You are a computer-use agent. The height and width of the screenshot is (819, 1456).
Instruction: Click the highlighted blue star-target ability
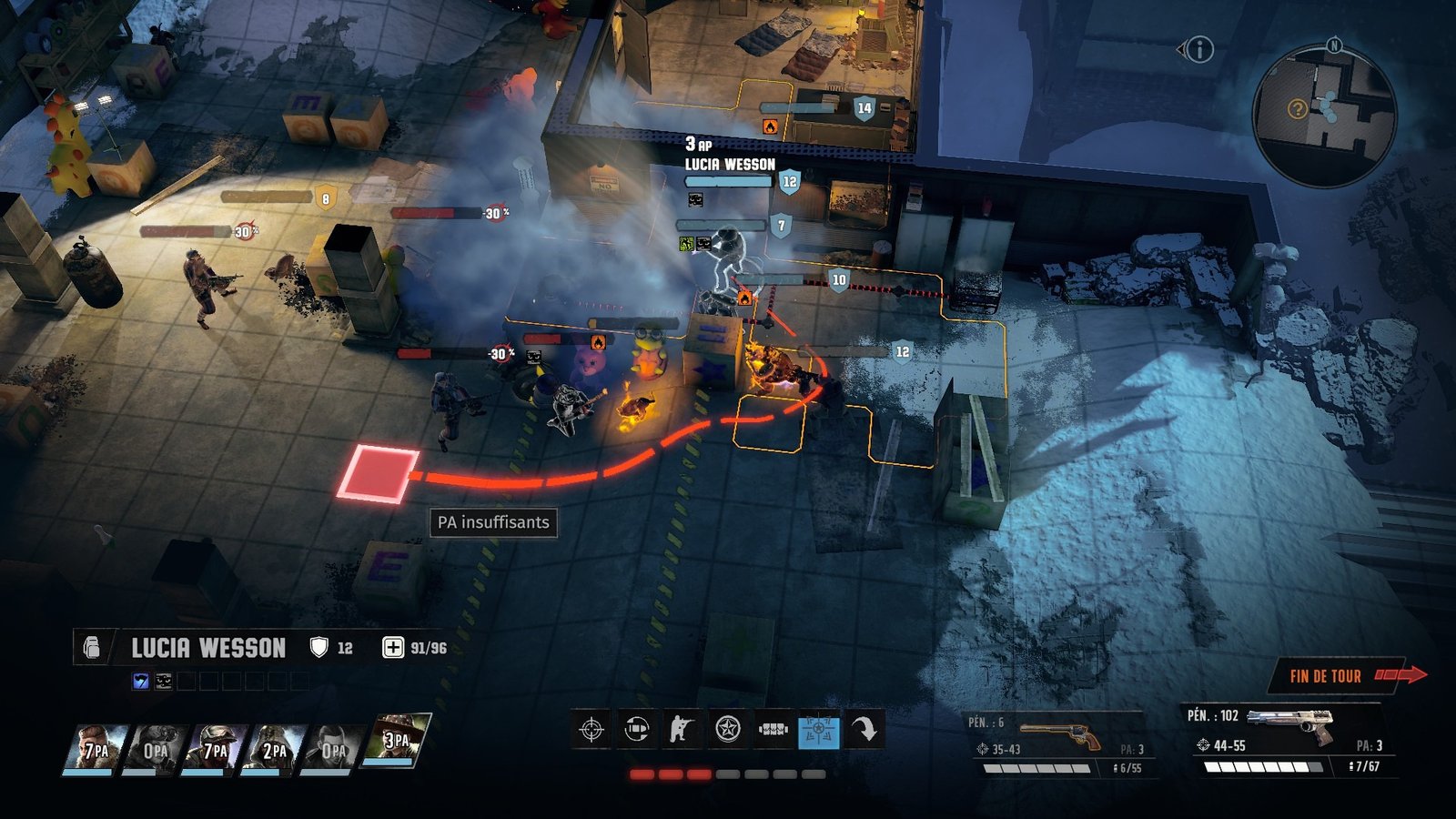818,730
